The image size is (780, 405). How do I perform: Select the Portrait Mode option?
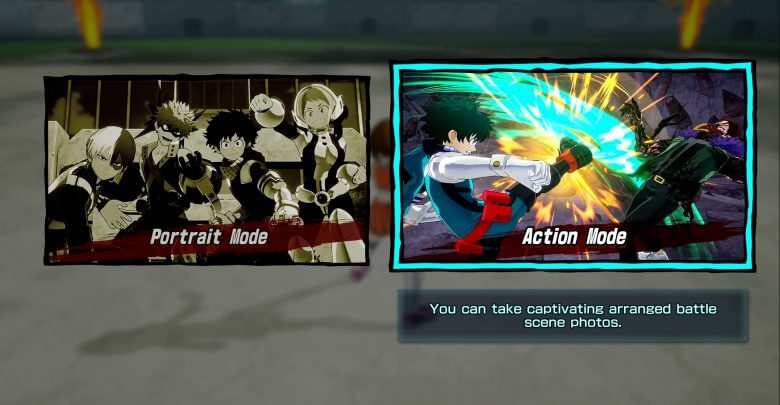coord(206,170)
